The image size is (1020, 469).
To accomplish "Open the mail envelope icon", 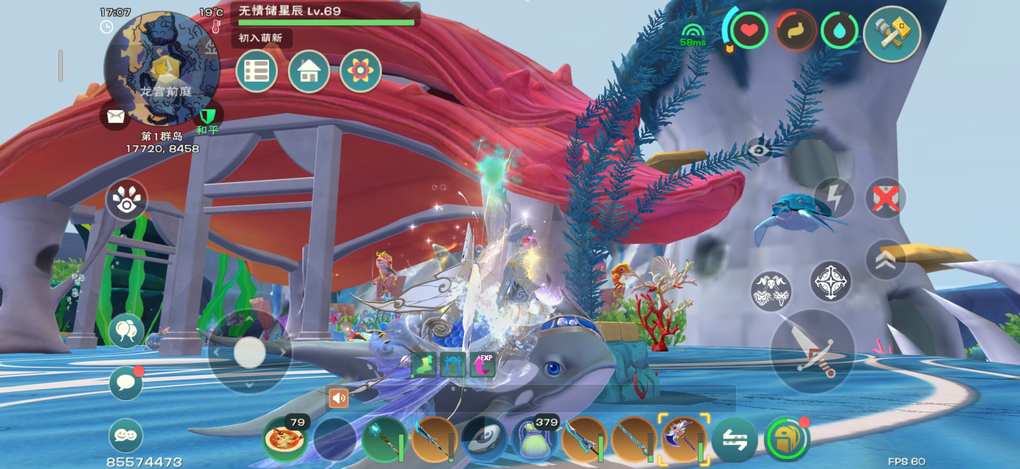I will pos(116,117).
